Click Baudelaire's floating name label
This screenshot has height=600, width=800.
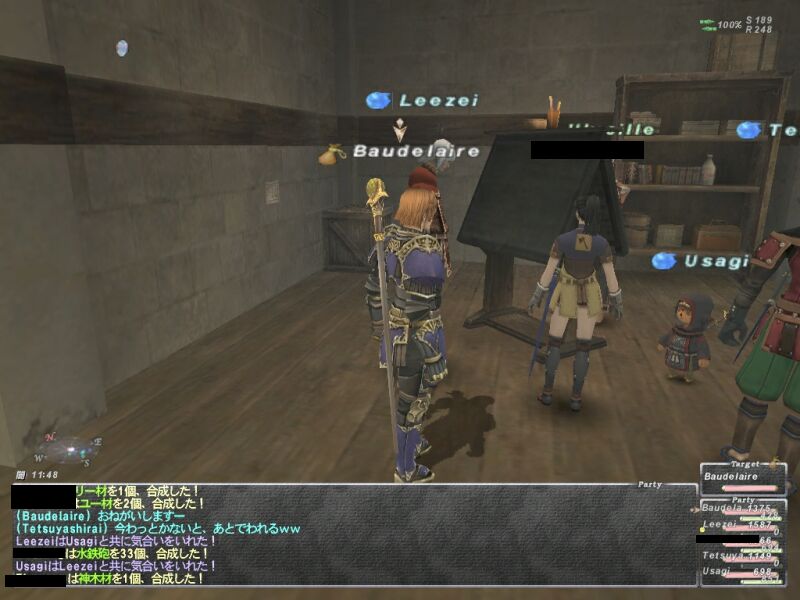click(x=415, y=151)
